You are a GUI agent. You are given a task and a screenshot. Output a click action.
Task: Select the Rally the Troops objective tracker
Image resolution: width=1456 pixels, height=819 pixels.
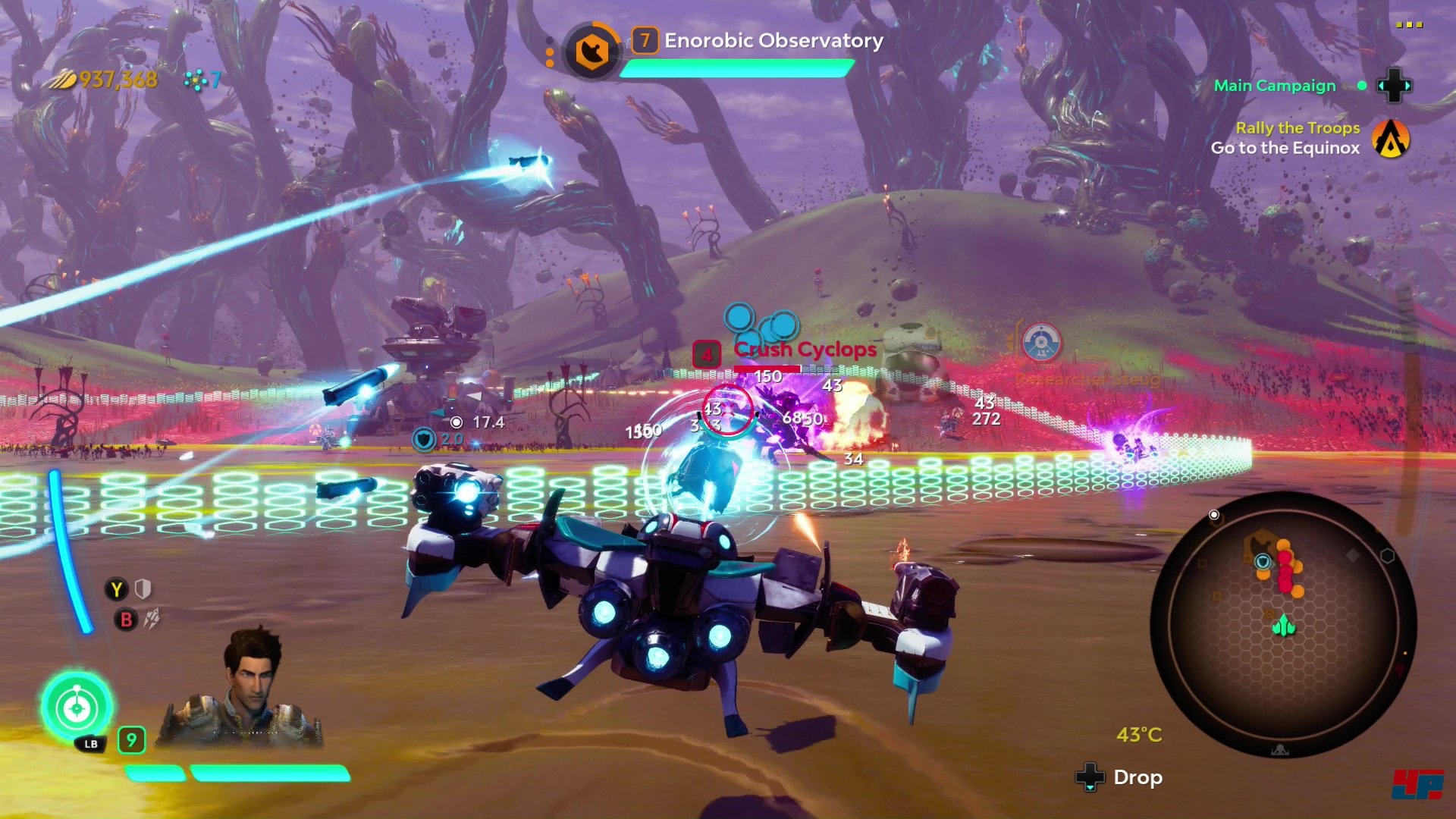pyautogui.click(x=1297, y=128)
